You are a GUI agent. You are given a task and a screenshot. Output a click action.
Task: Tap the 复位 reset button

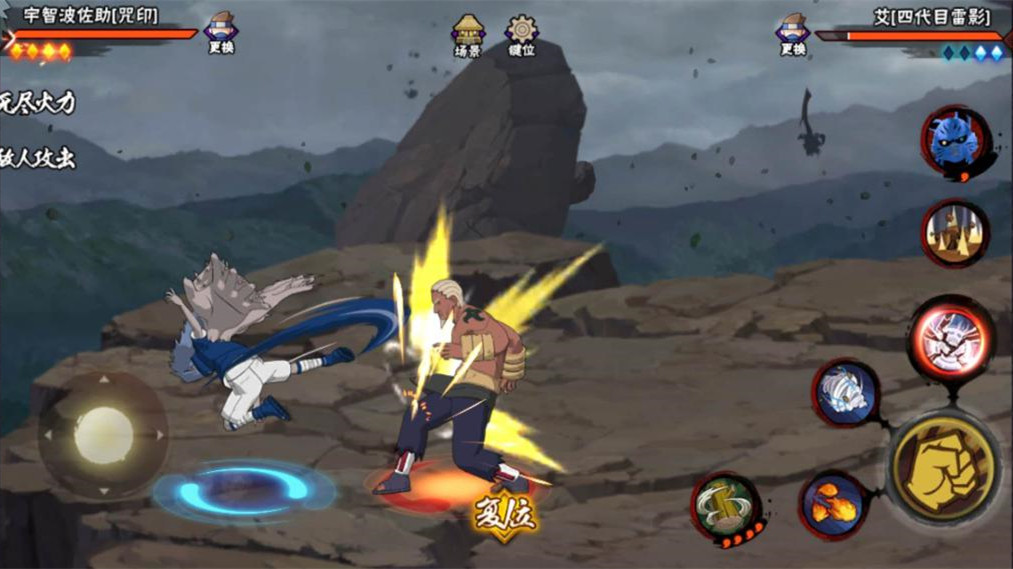pyautogui.click(x=506, y=516)
